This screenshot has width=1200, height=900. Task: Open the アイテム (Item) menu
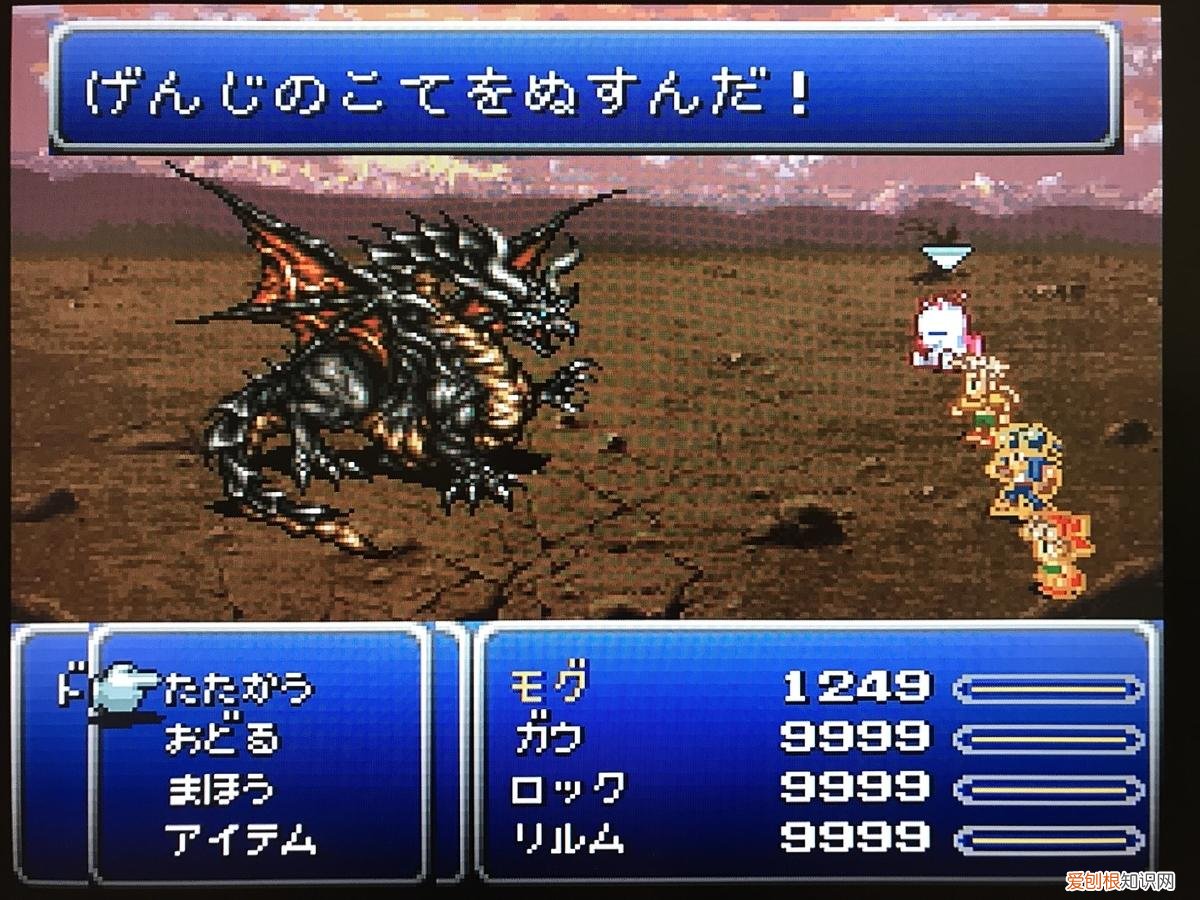[x=241, y=839]
